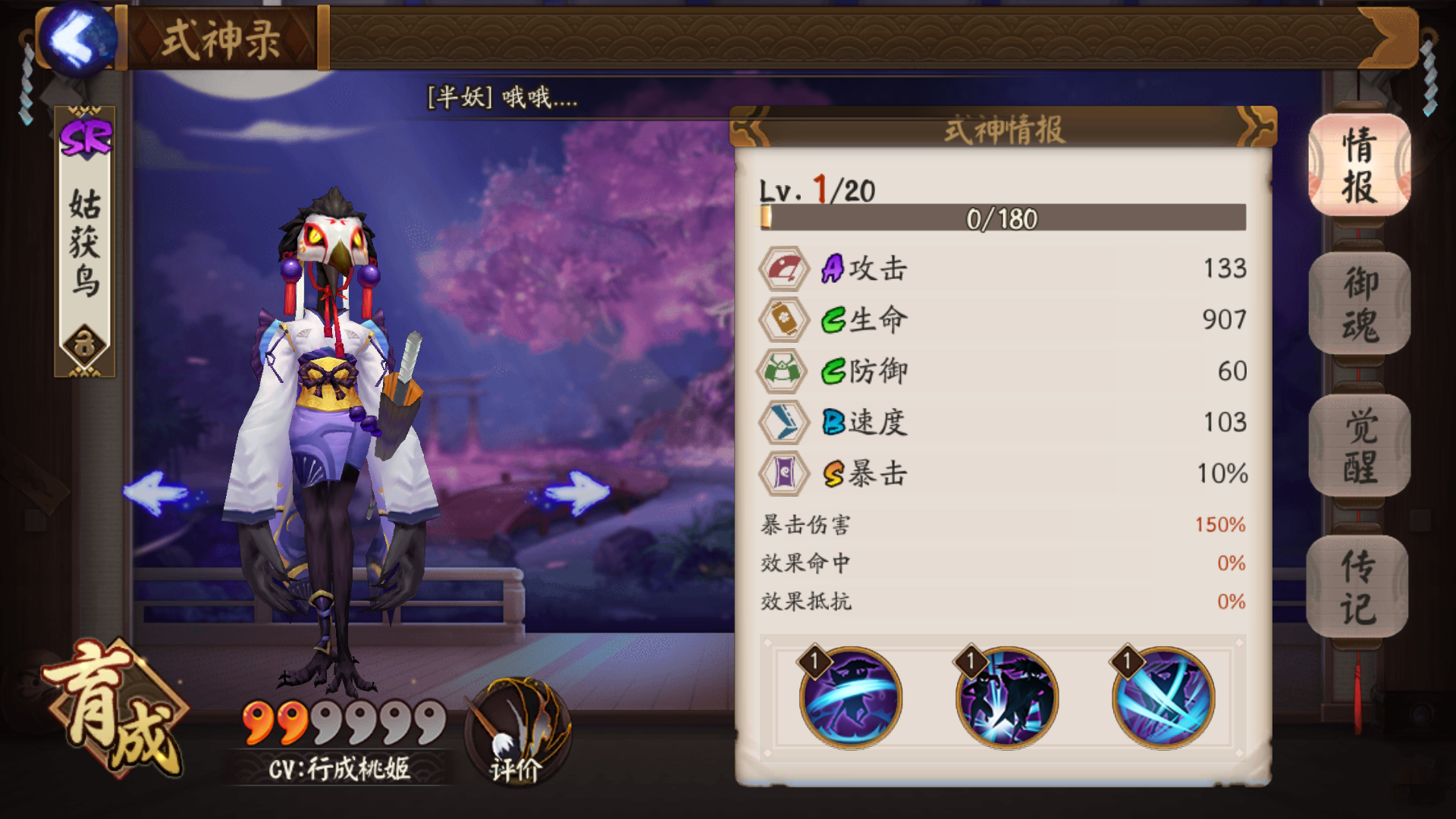
Task: Show next shikigami with right arrow
Action: click(x=576, y=493)
